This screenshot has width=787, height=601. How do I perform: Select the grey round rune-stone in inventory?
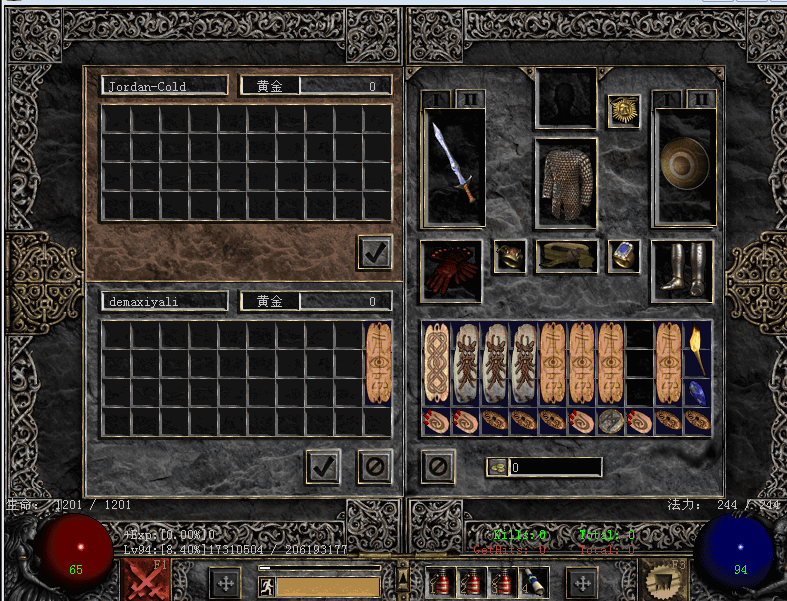tap(610, 421)
